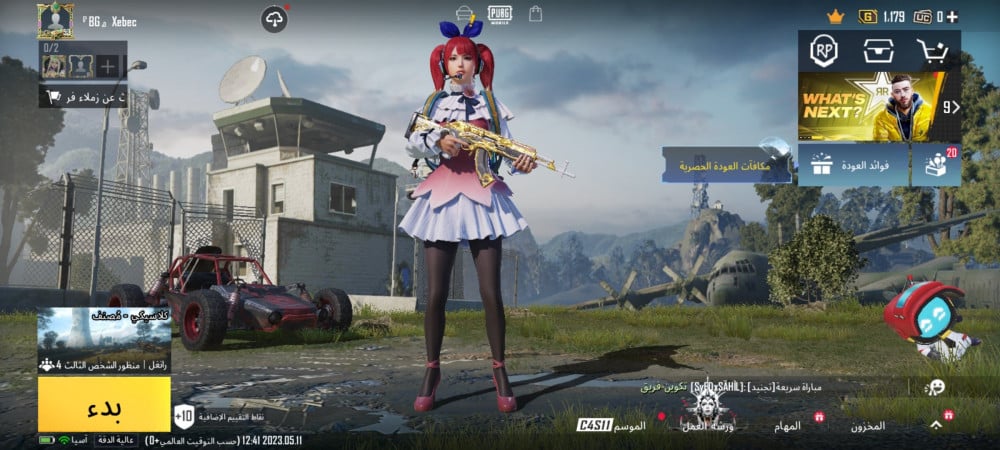Add UC with the plus button
This screenshot has height=450, width=1000.
[952, 16]
